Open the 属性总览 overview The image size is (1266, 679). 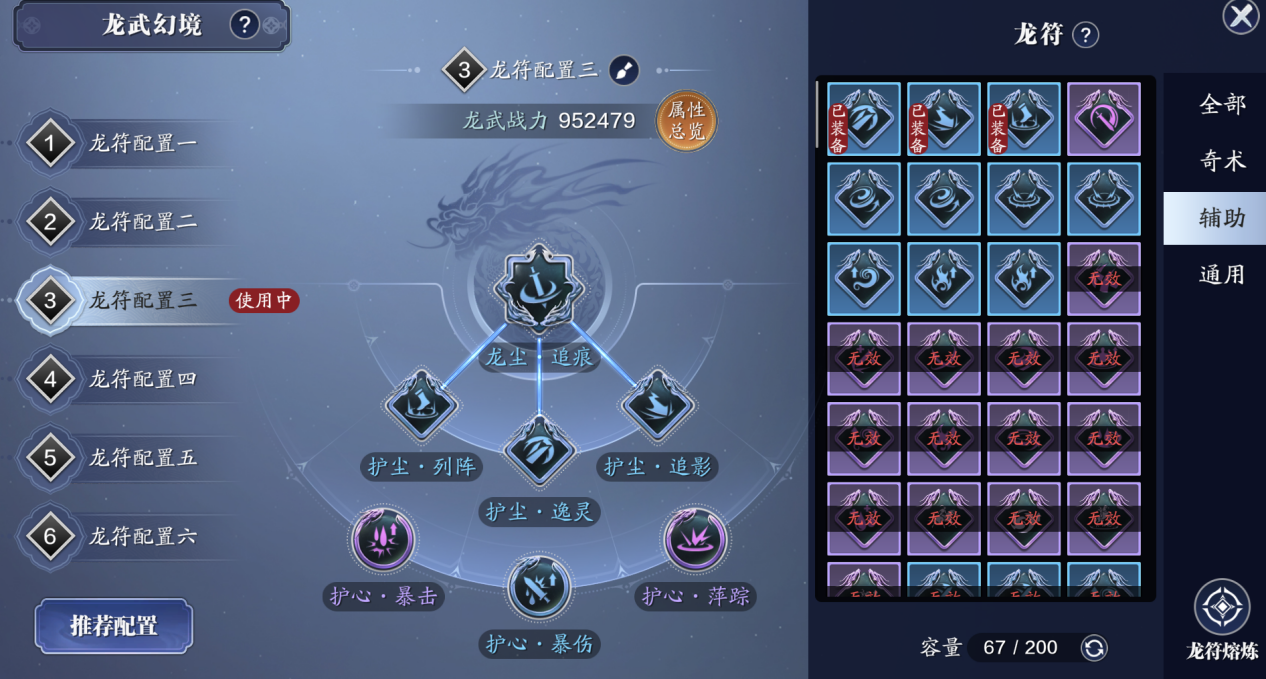686,121
